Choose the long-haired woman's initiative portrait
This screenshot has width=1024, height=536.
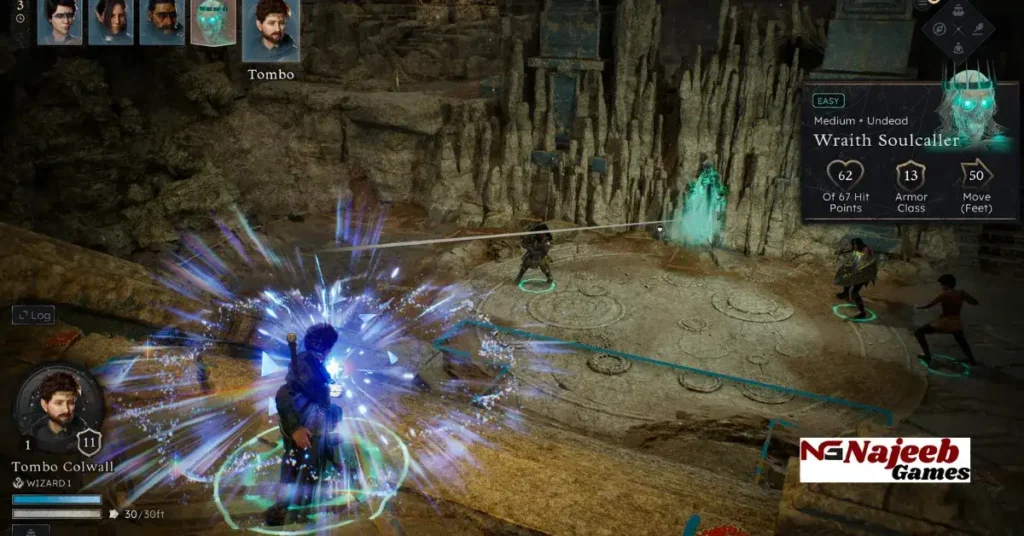coord(110,21)
